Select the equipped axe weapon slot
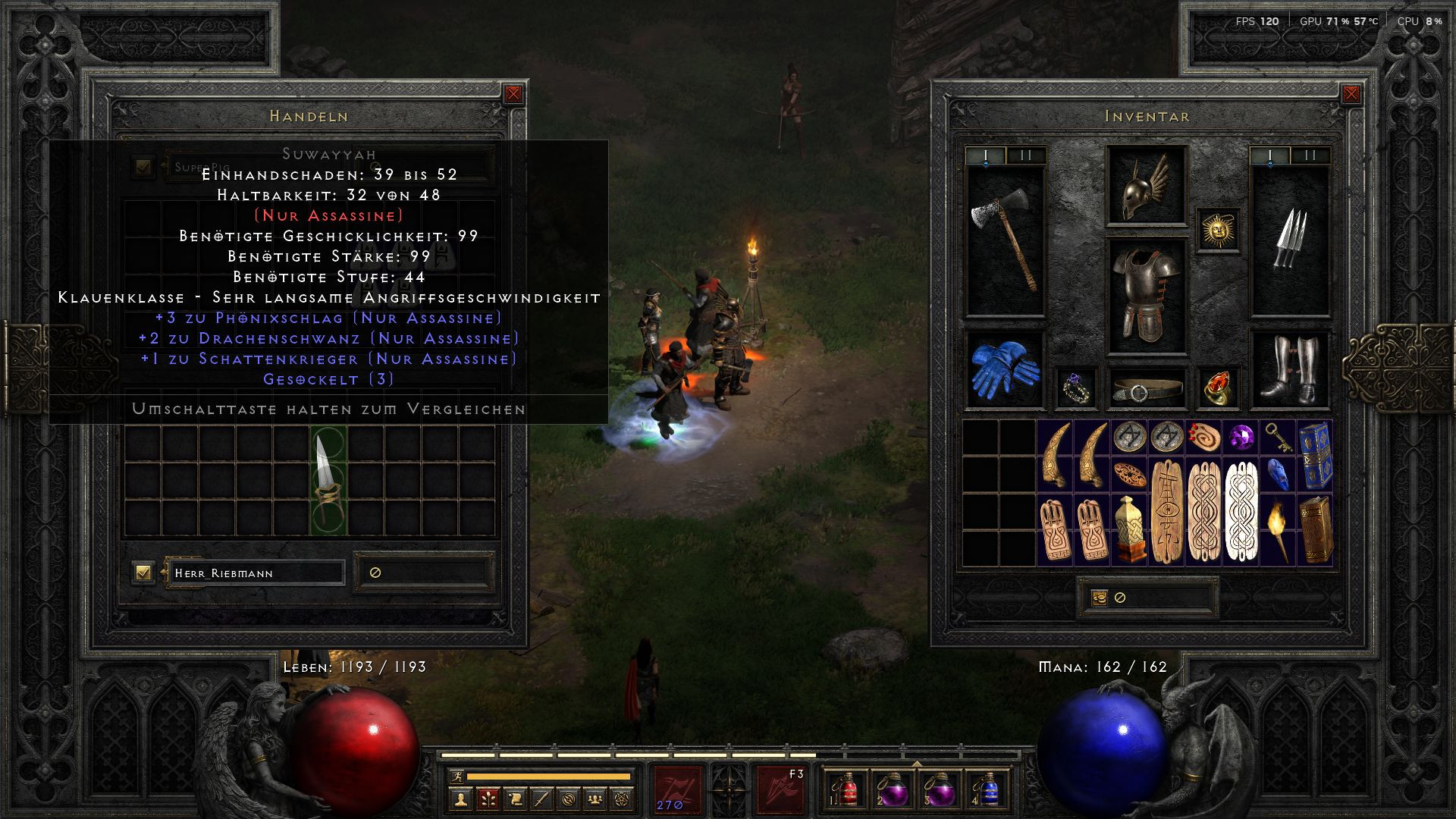Viewport: 1456px width, 819px height. point(1005,239)
